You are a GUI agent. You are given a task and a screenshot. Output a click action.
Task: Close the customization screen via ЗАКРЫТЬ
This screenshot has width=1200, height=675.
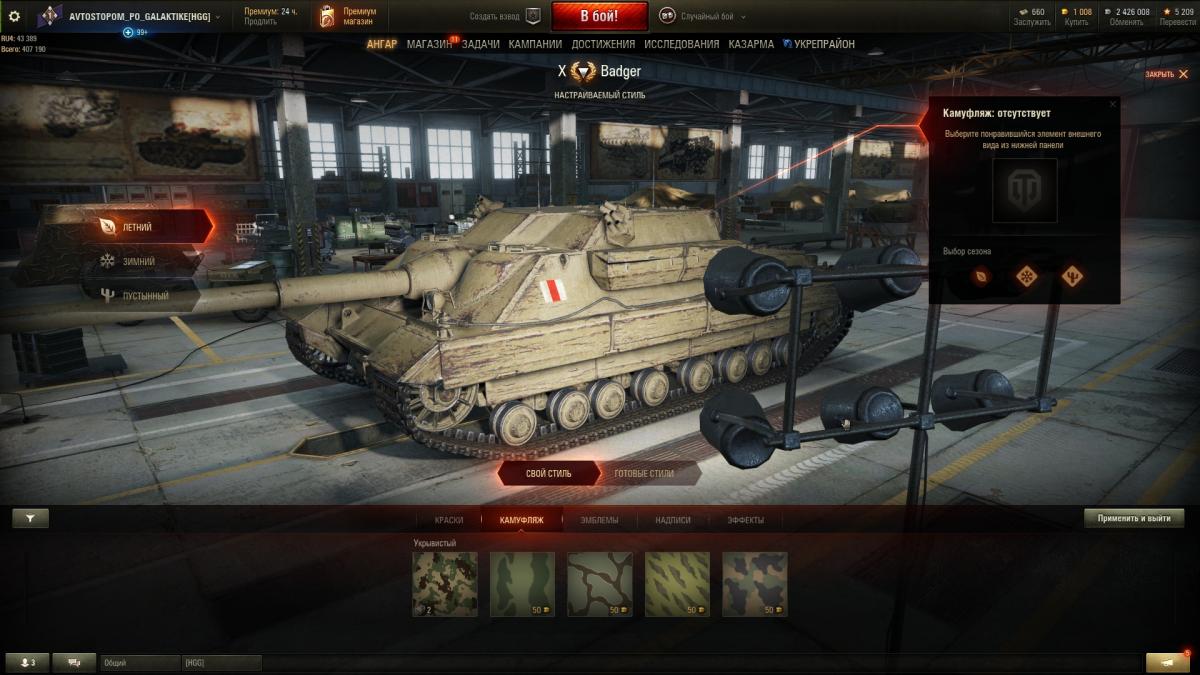click(x=1164, y=74)
